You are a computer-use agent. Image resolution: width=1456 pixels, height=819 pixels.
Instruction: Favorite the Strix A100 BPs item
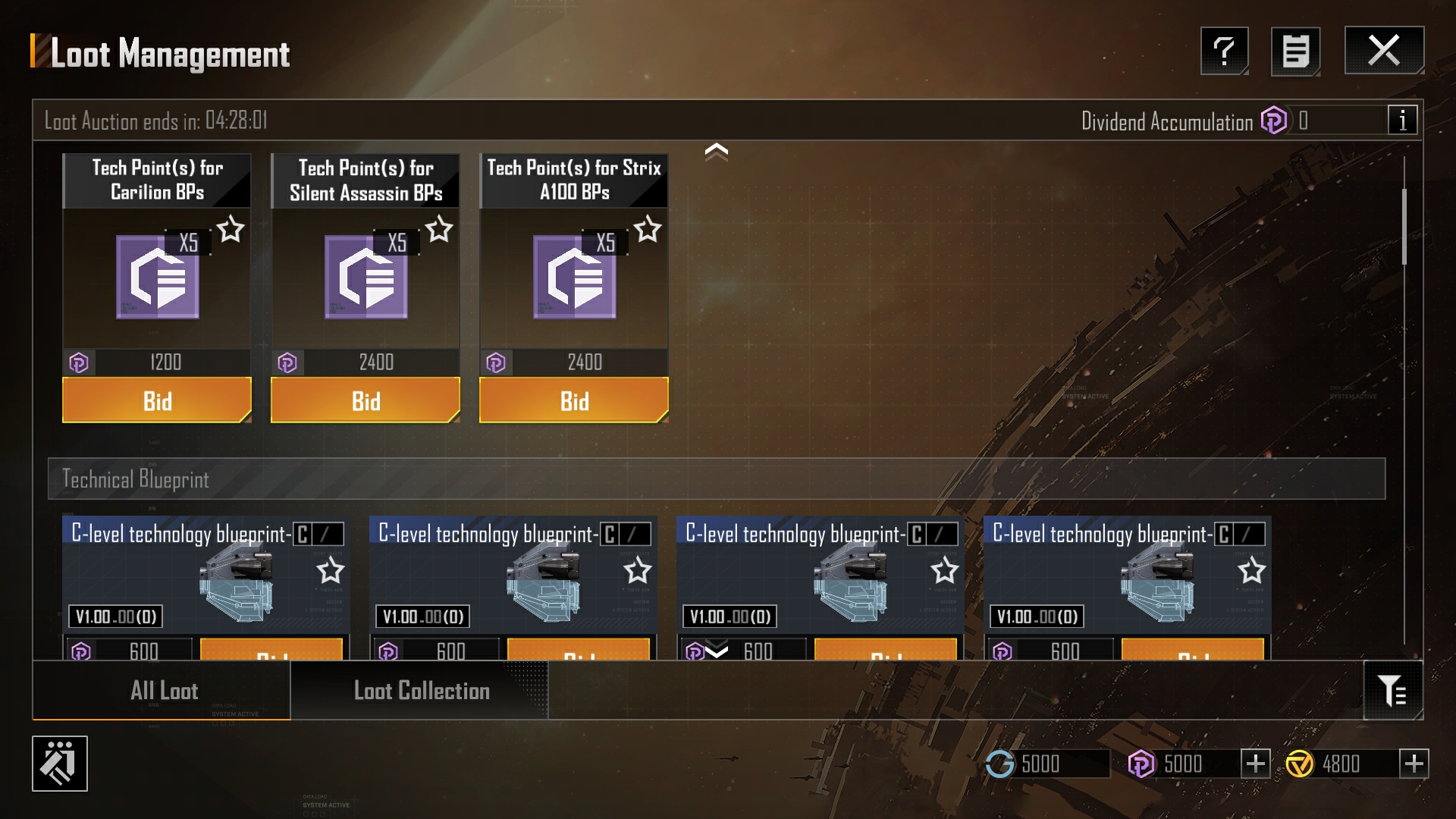point(648,229)
